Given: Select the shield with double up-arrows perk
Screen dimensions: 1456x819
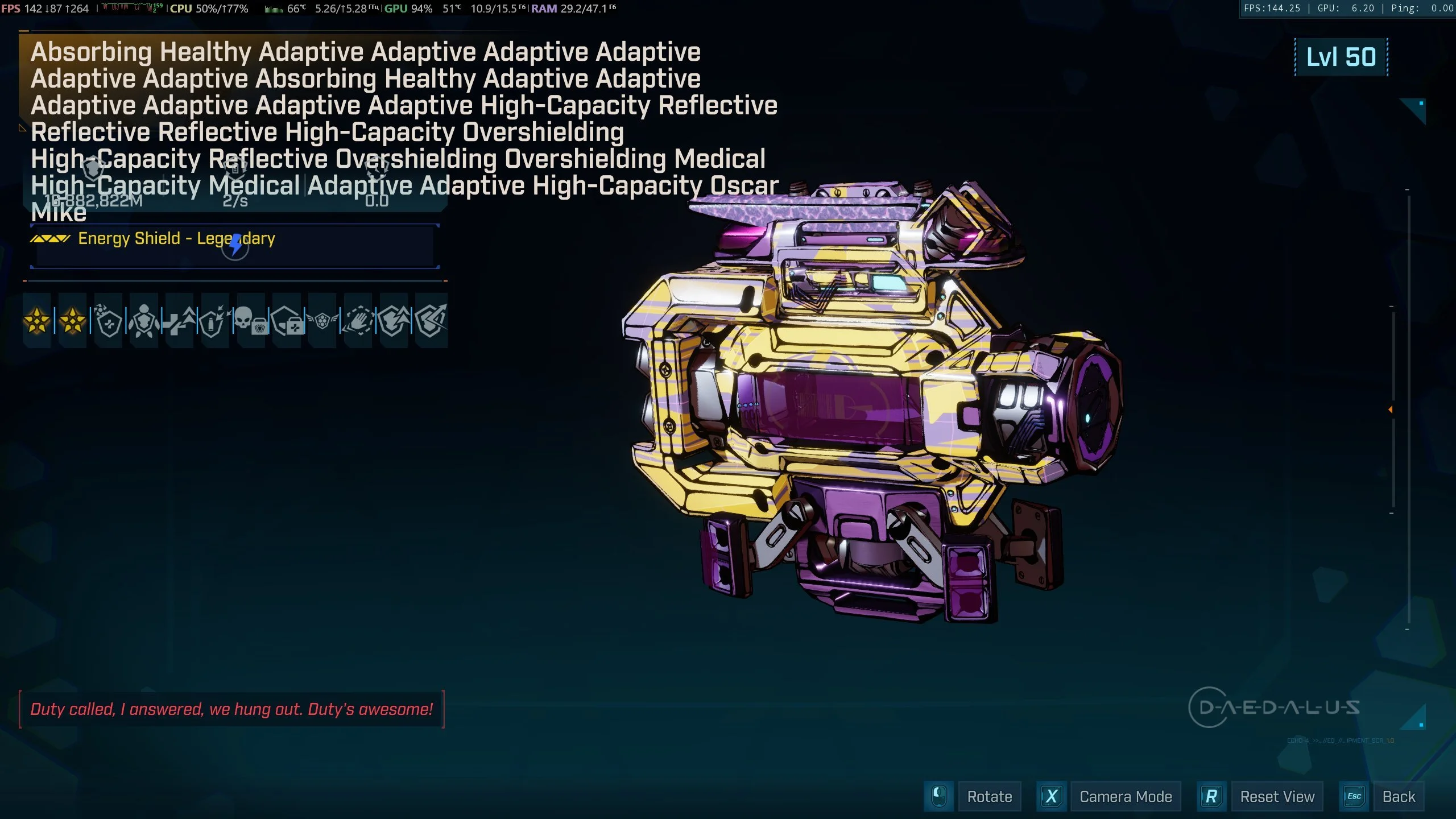Looking at the screenshot, I should (x=394, y=321).
